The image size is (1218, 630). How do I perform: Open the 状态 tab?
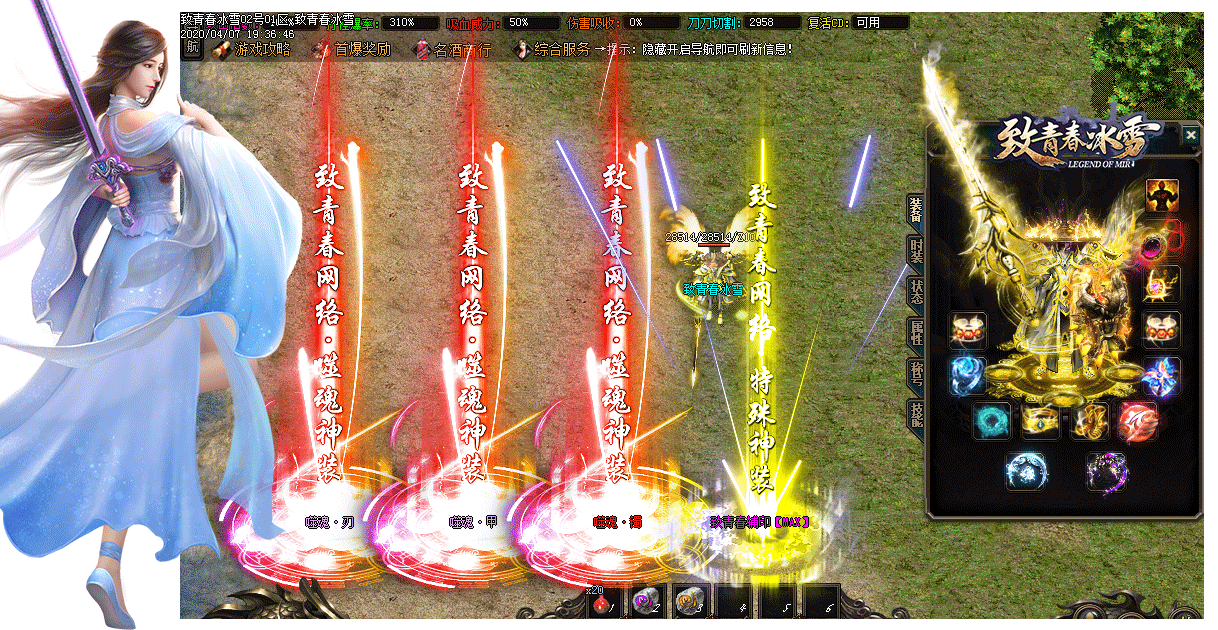(x=915, y=292)
